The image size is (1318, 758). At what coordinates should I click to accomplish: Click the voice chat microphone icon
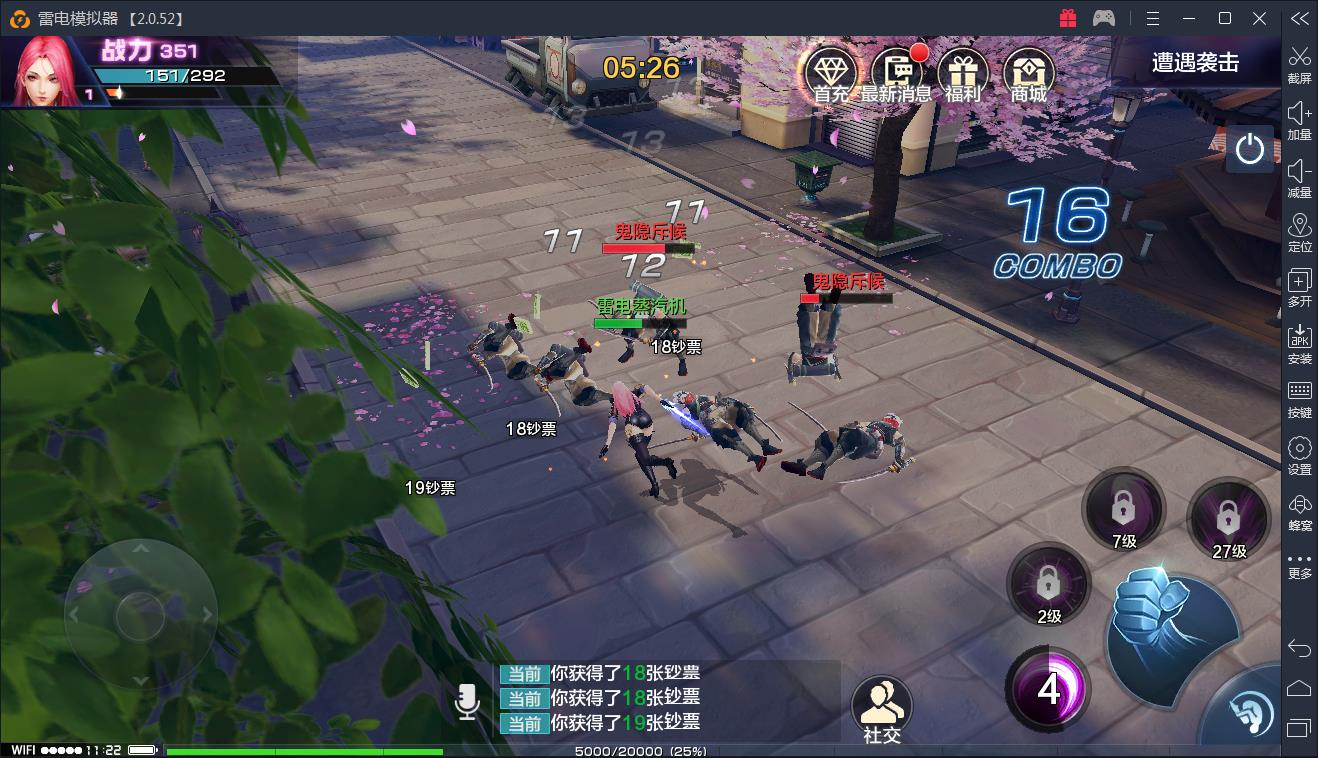point(467,701)
